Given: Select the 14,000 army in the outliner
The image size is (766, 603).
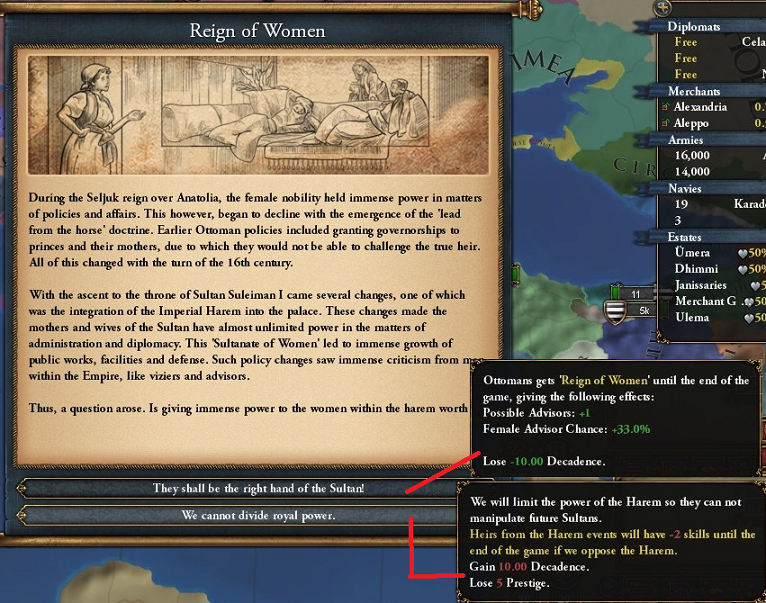Looking at the screenshot, I should pos(692,172).
